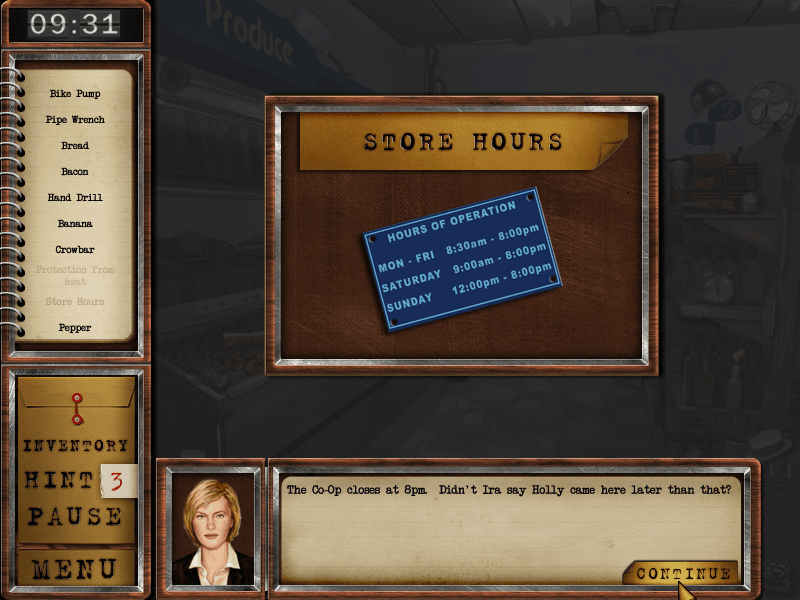800x600 pixels.
Task: Pause the game
Action: 76,517
